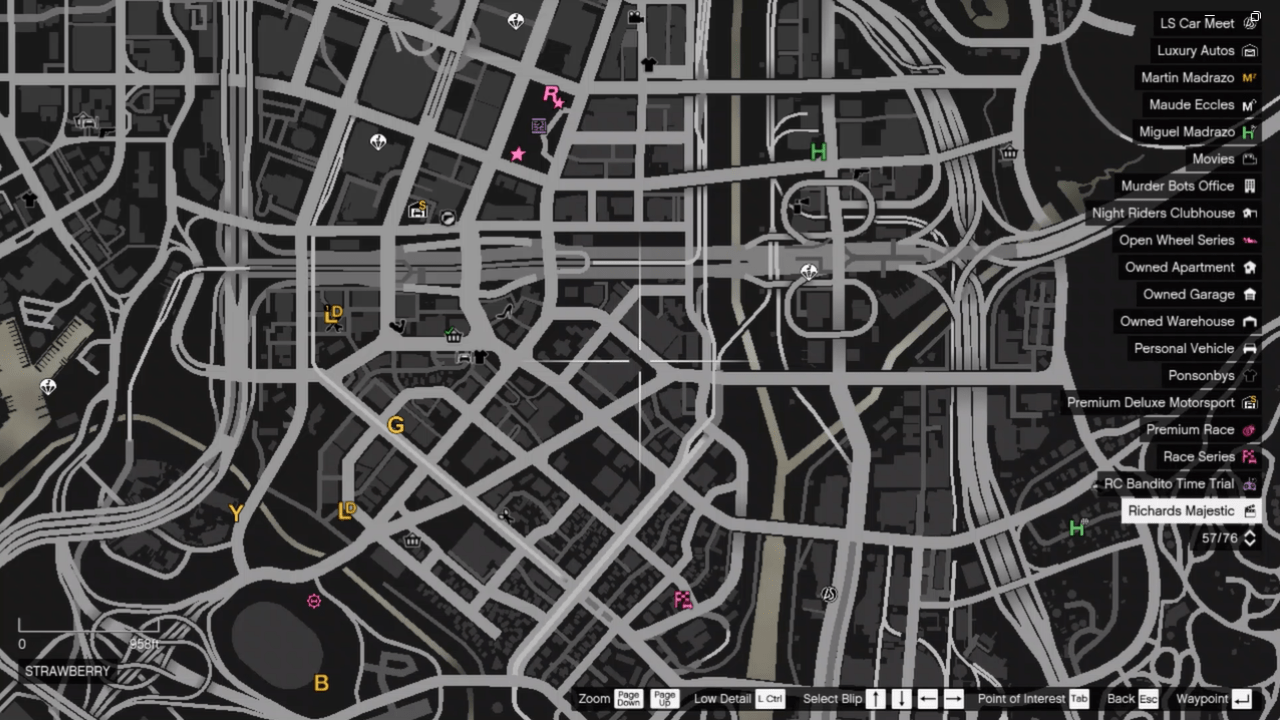Select the Personal Vehicle icon
This screenshot has width=1280, height=720.
1248,348
